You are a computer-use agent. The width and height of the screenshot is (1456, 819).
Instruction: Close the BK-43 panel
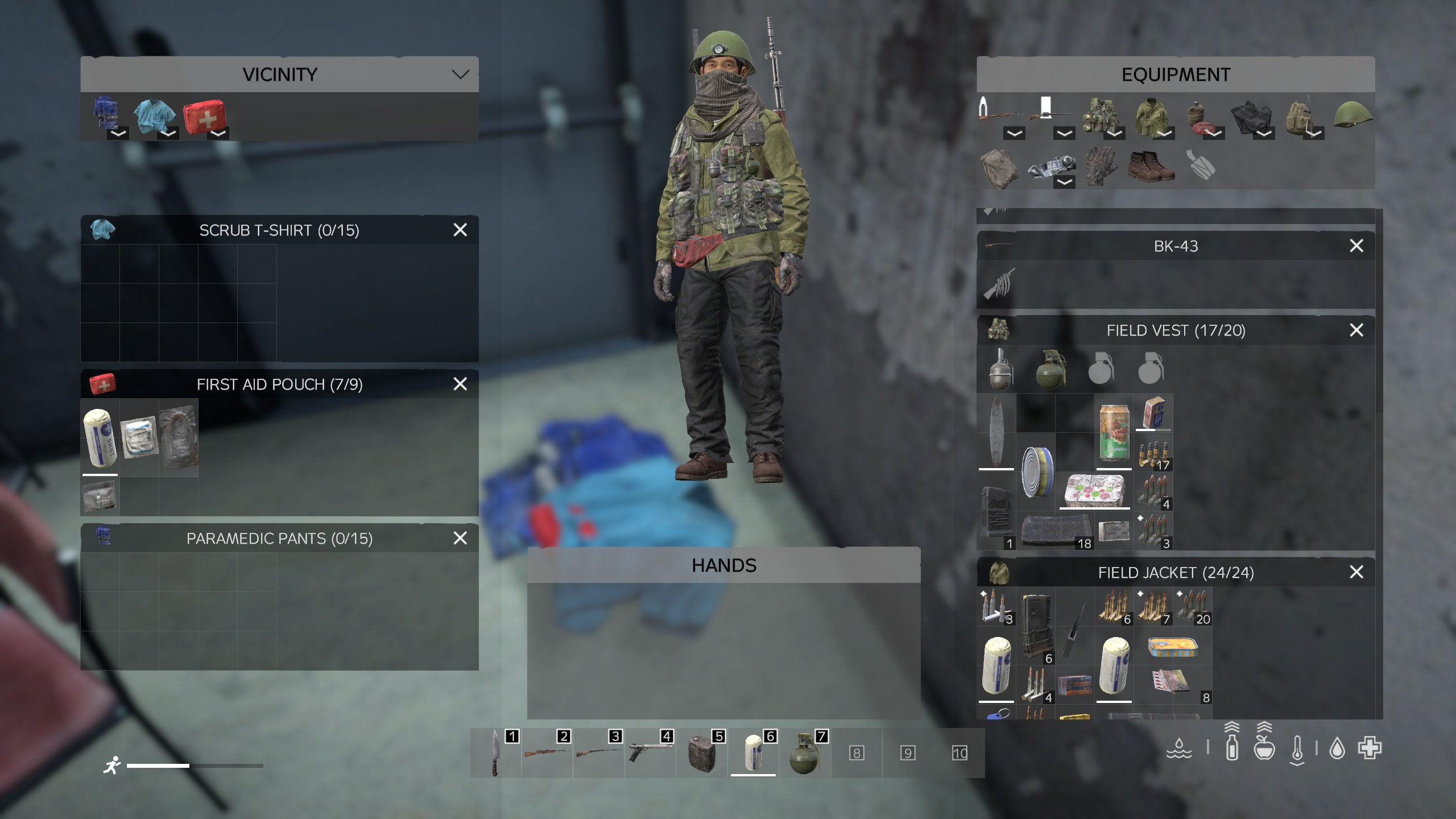[x=1356, y=246]
